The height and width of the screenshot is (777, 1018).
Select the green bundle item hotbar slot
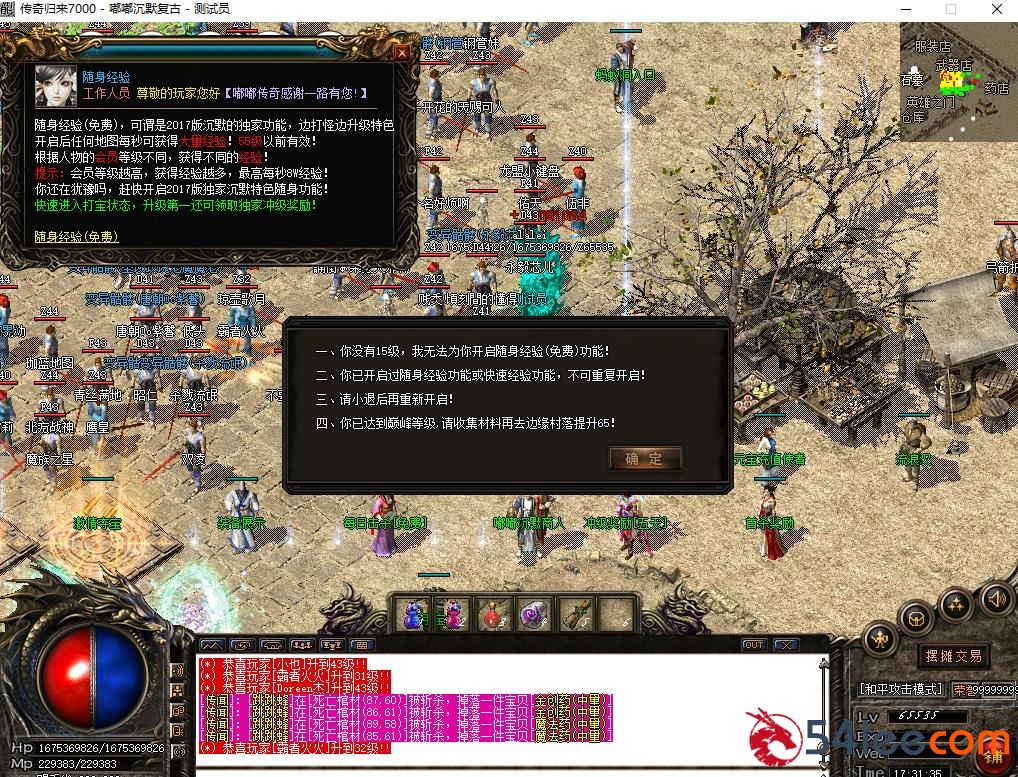pyautogui.click(x=574, y=613)
